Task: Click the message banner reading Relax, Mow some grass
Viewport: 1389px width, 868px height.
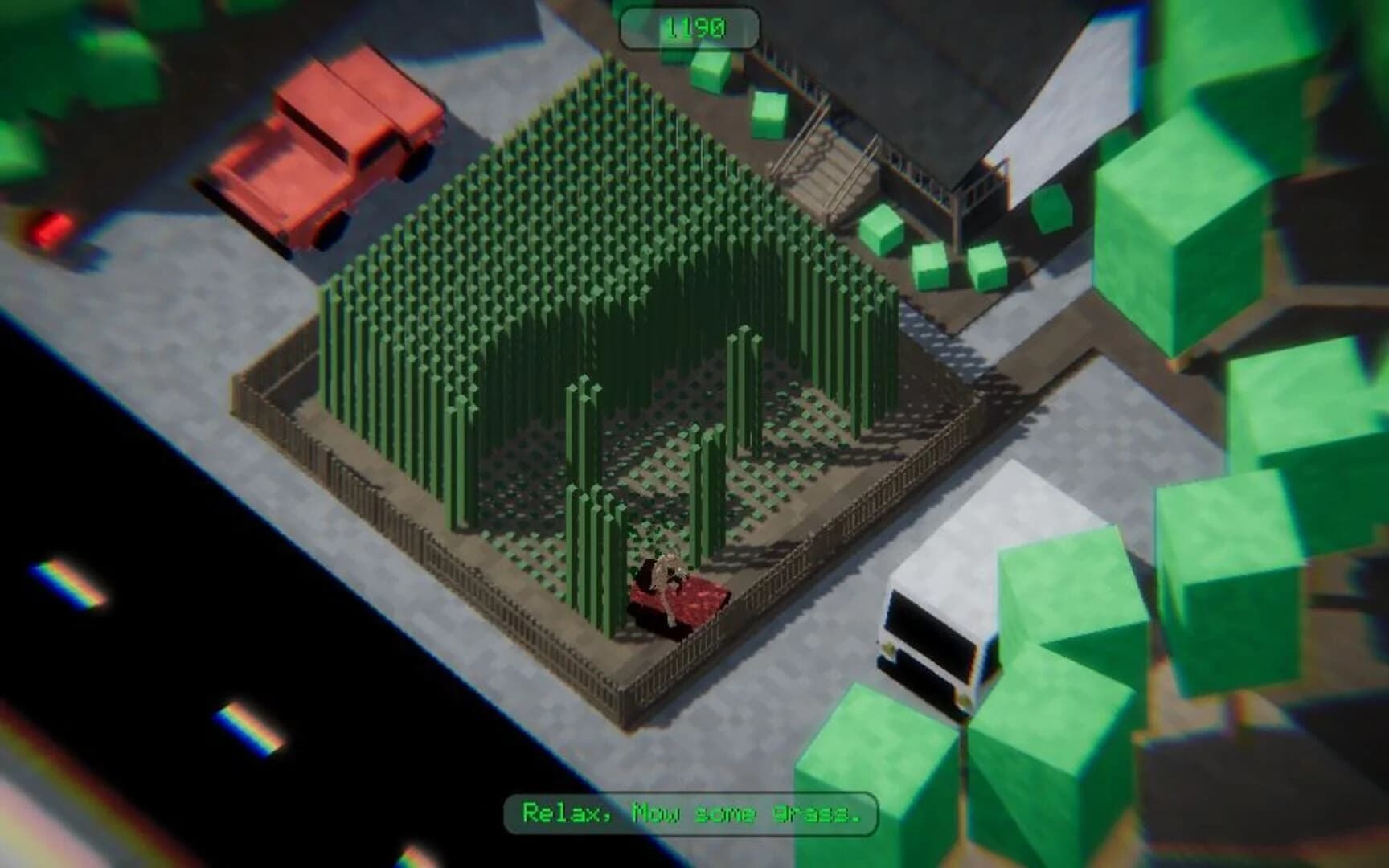Action: pyautogui.click(x=690, y=815)
